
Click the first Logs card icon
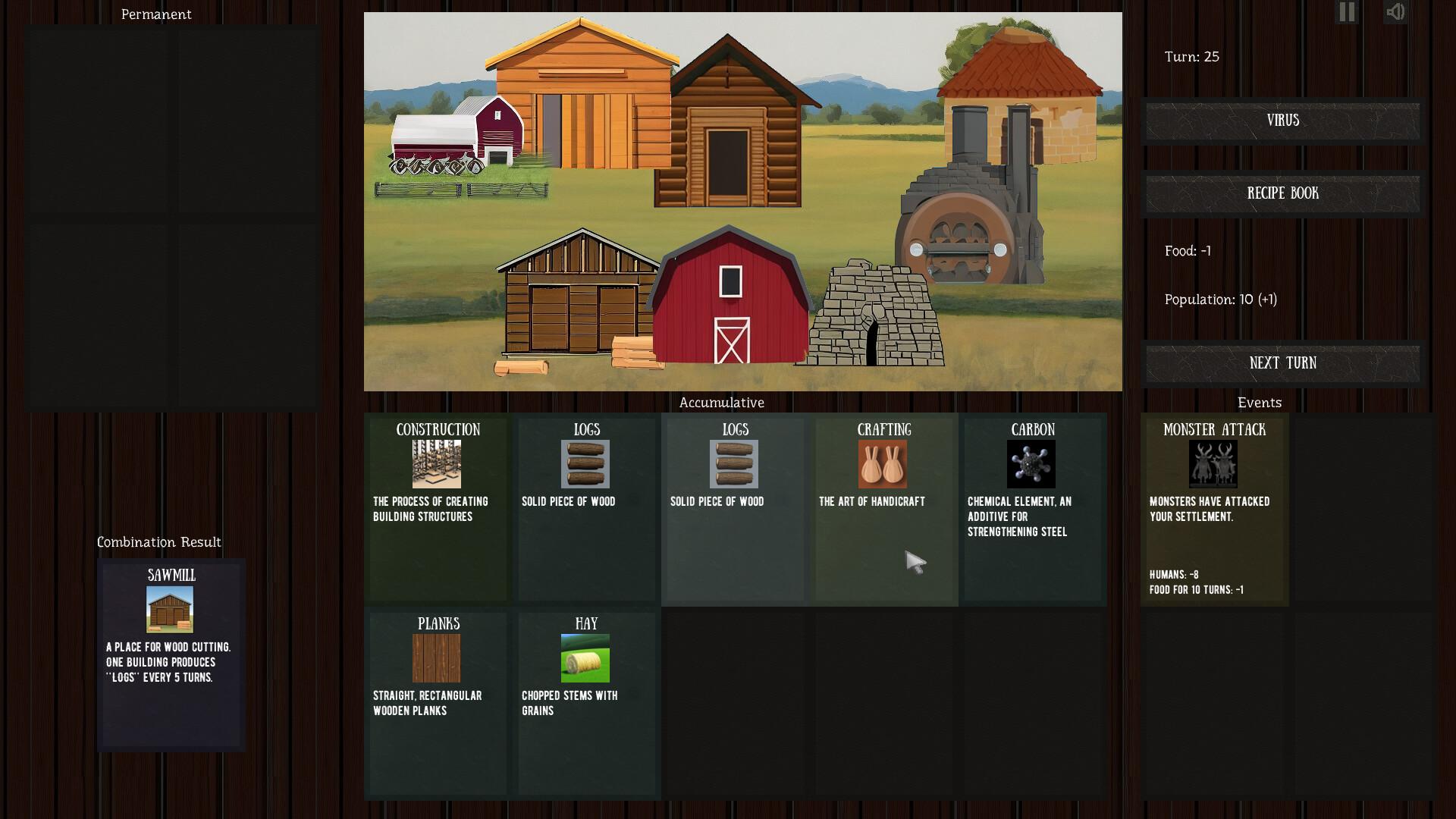[586, 465]
